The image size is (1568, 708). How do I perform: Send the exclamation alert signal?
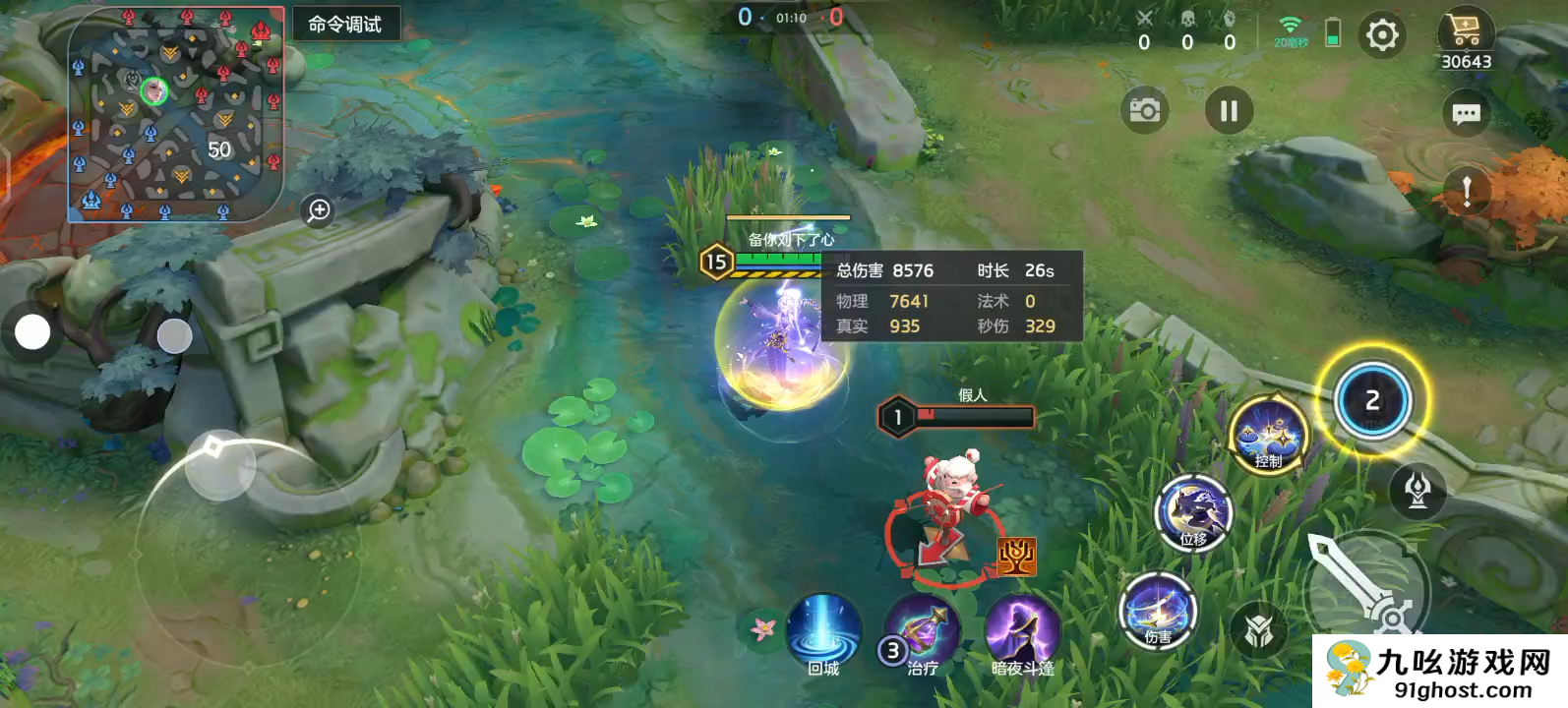coord(1466,190)
